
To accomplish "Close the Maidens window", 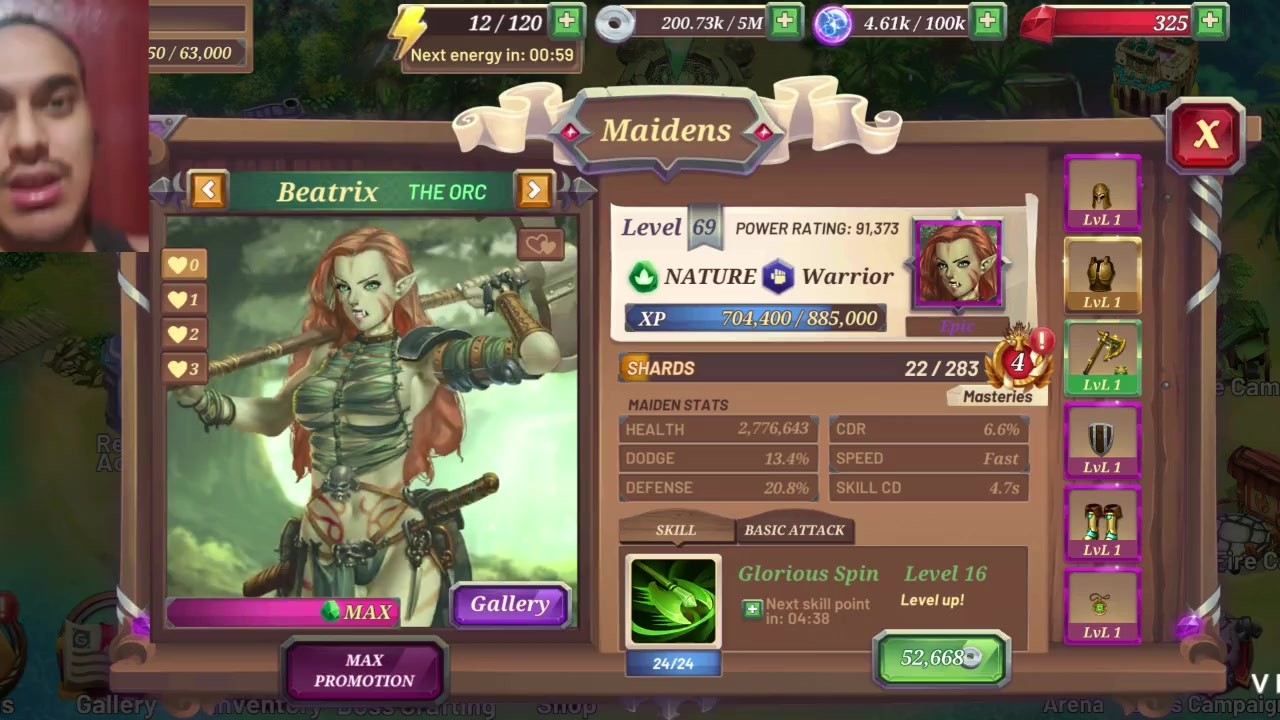I will click(1206, 135).
